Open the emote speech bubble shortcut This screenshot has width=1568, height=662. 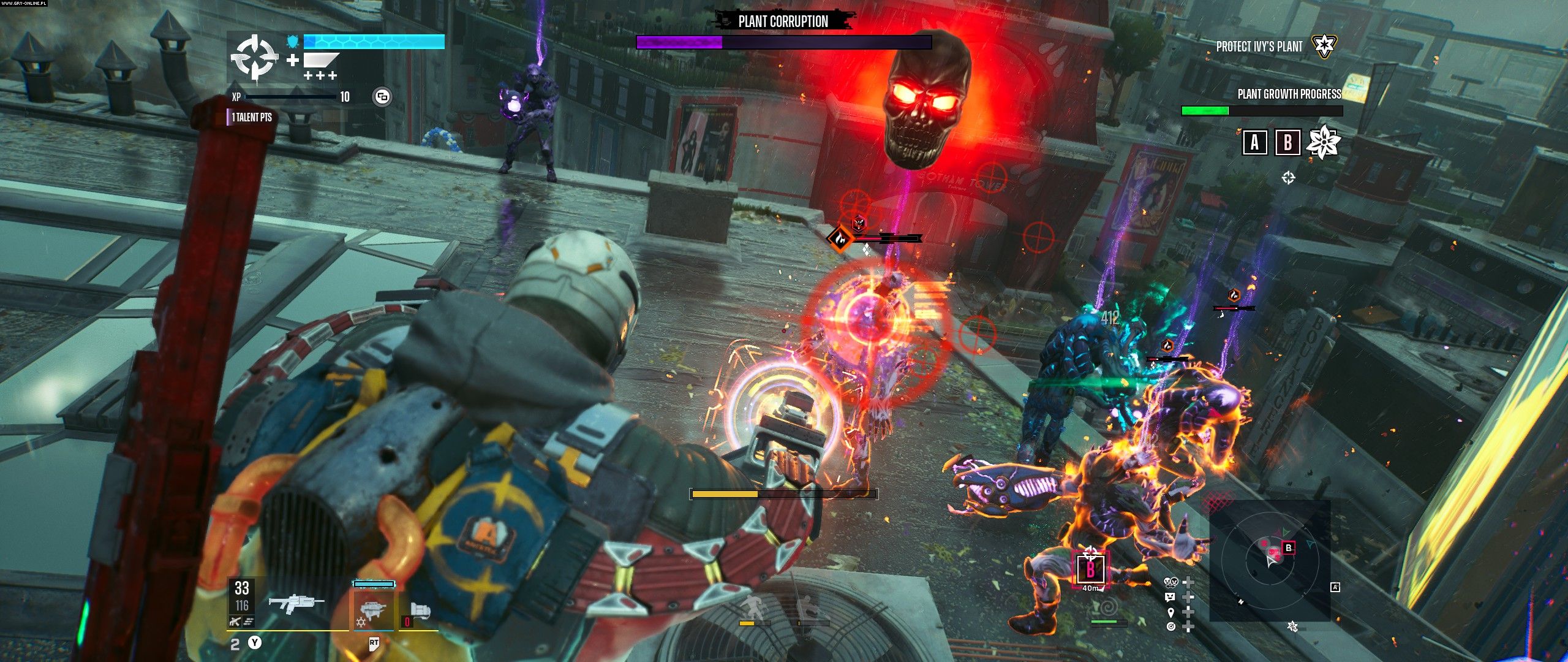[x=1170, y=597]
